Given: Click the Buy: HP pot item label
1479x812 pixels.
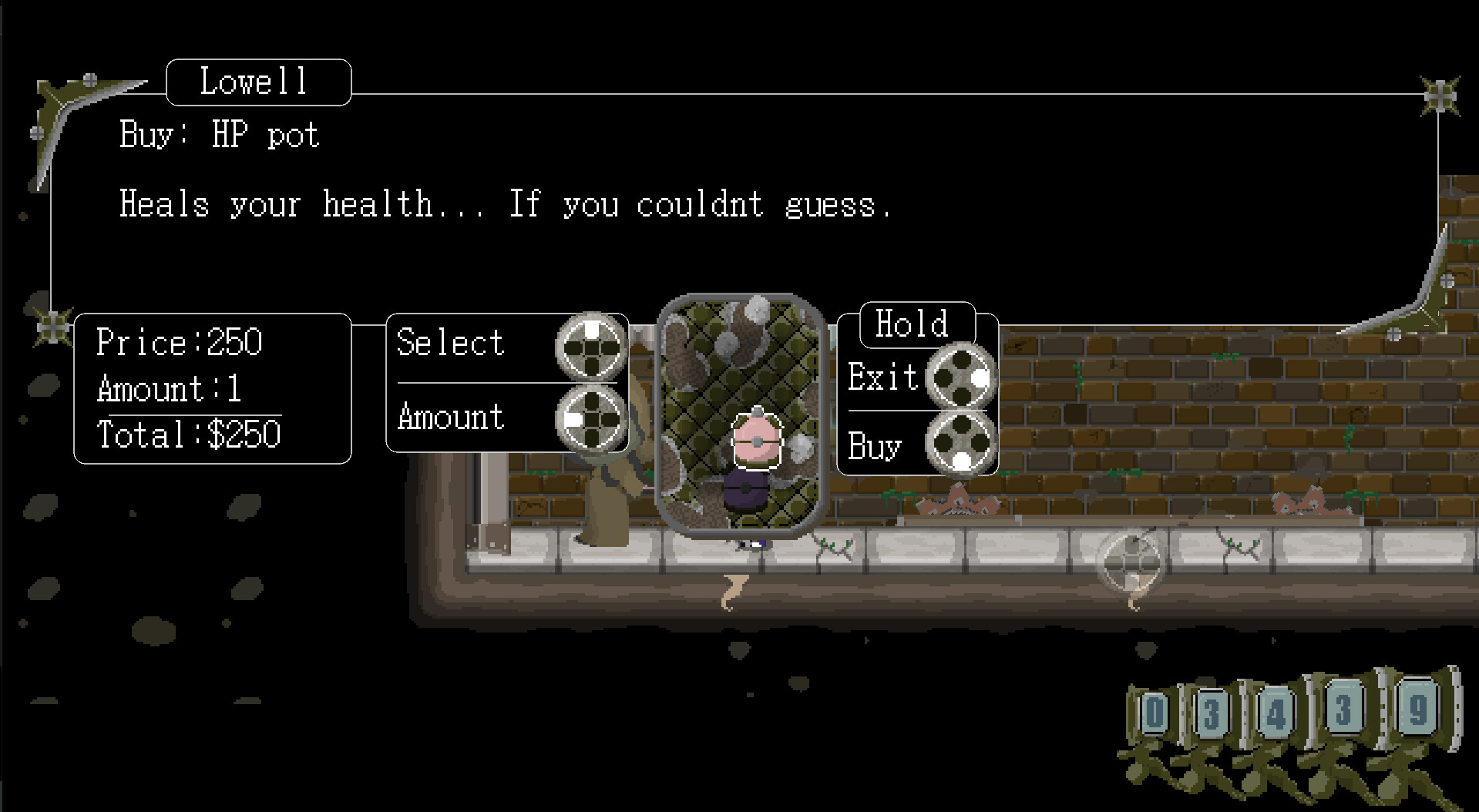Looking at the screenshot, I should pyautogui.click(x=218, y=134).
